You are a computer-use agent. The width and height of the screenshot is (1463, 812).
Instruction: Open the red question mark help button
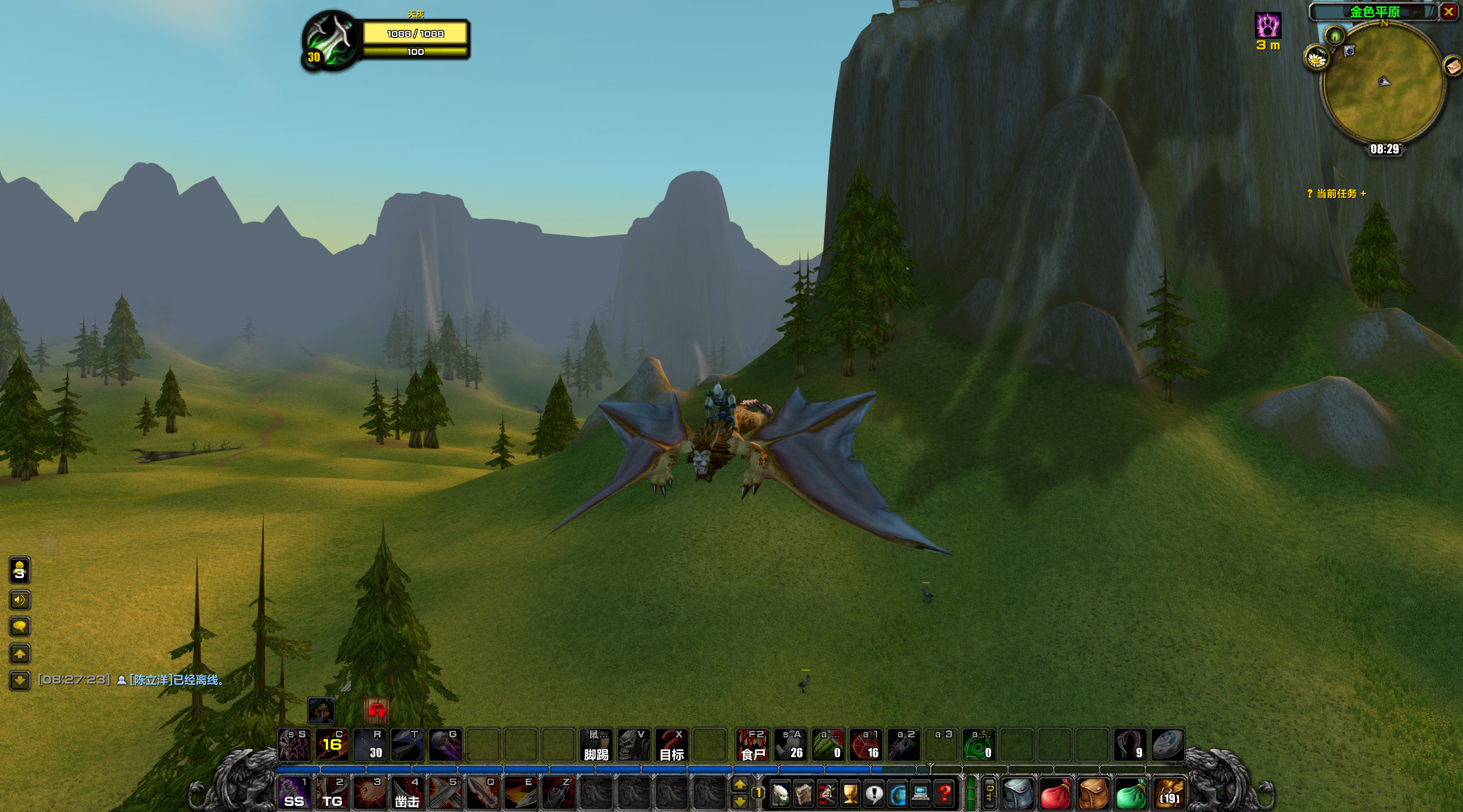coord(945,795)
